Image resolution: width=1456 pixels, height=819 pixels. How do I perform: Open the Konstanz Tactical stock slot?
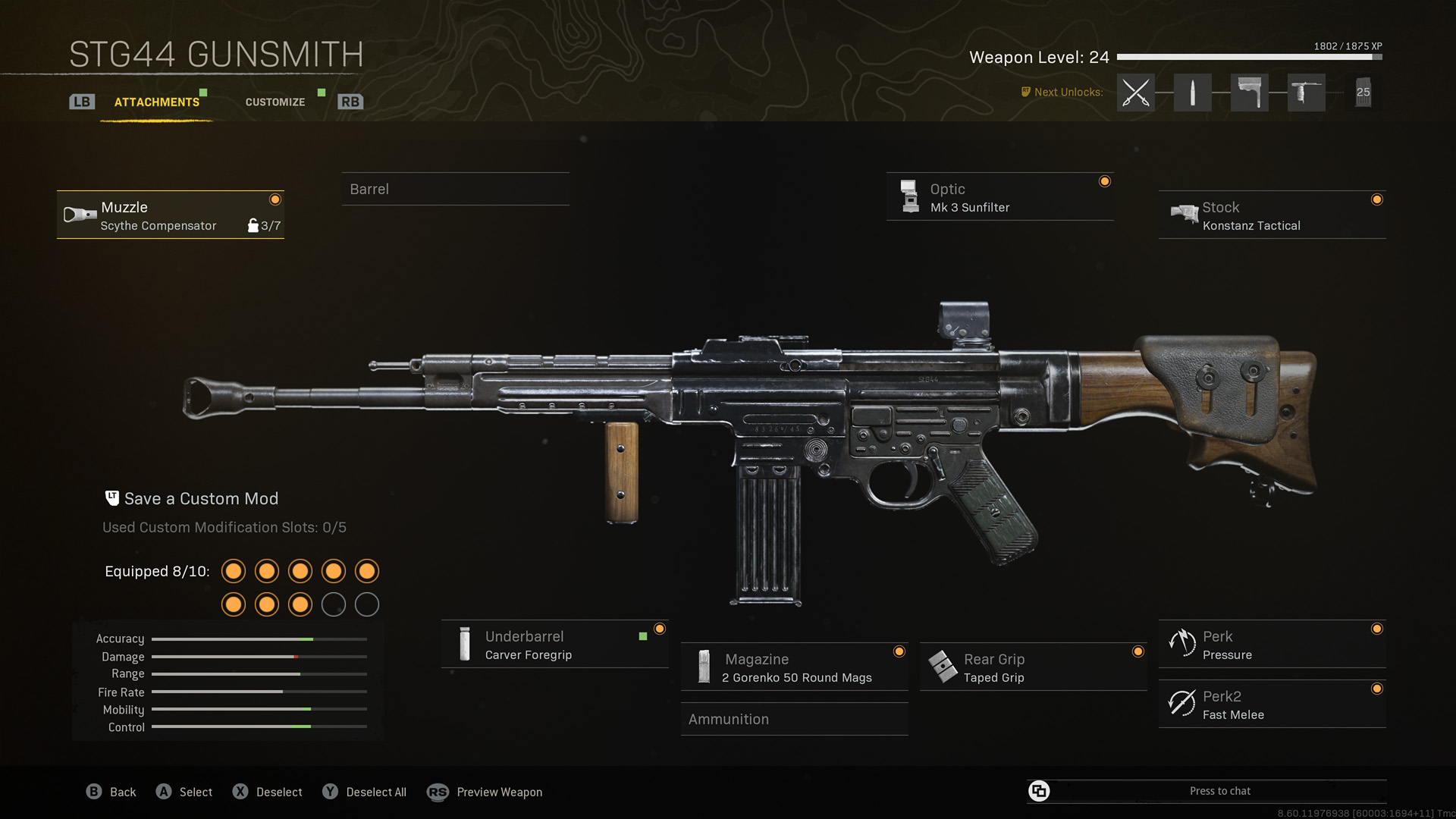pyautogui.click(x=1271, y=215)
